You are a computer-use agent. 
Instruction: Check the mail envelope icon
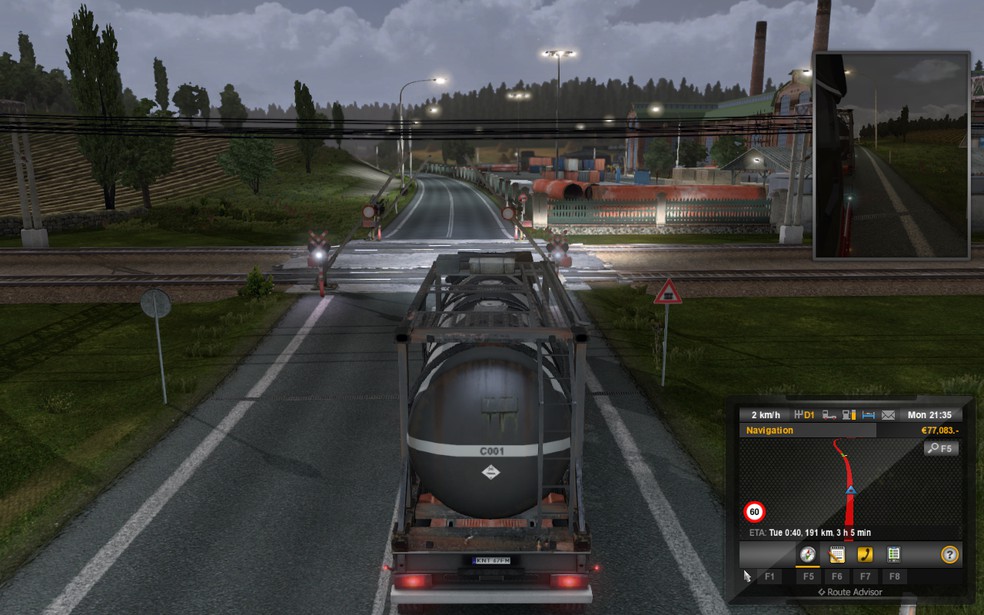click(x=886, y=415)
